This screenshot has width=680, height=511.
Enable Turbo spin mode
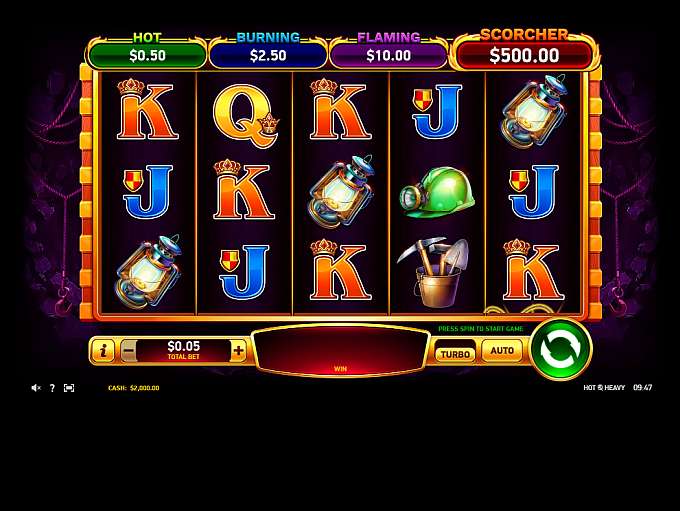point(455,353)
